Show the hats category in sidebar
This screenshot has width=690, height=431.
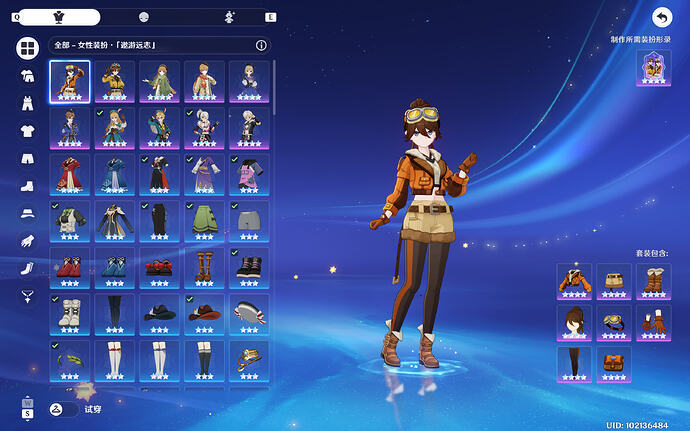pos(28,213)
